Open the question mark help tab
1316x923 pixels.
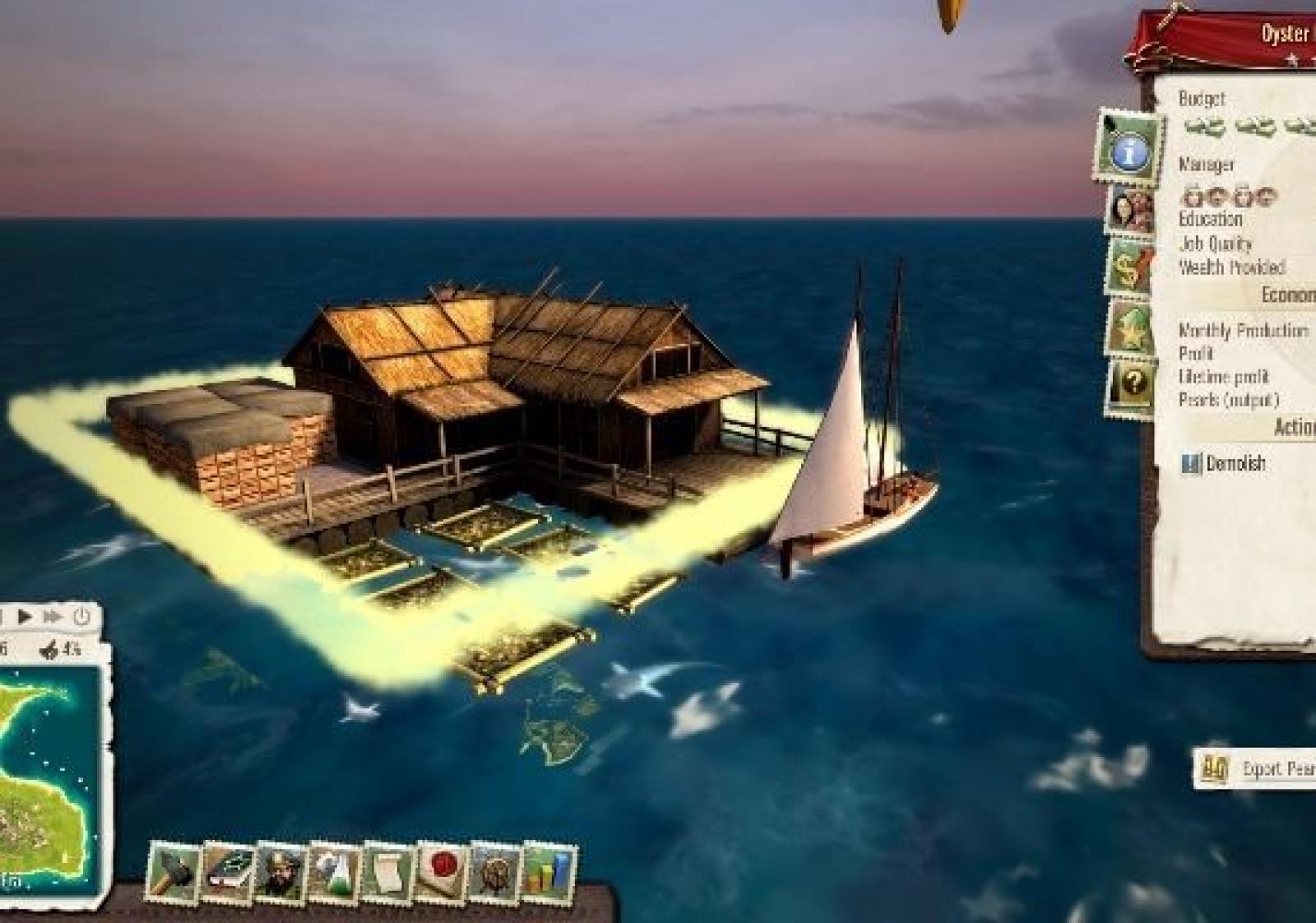coord(1131,384)
